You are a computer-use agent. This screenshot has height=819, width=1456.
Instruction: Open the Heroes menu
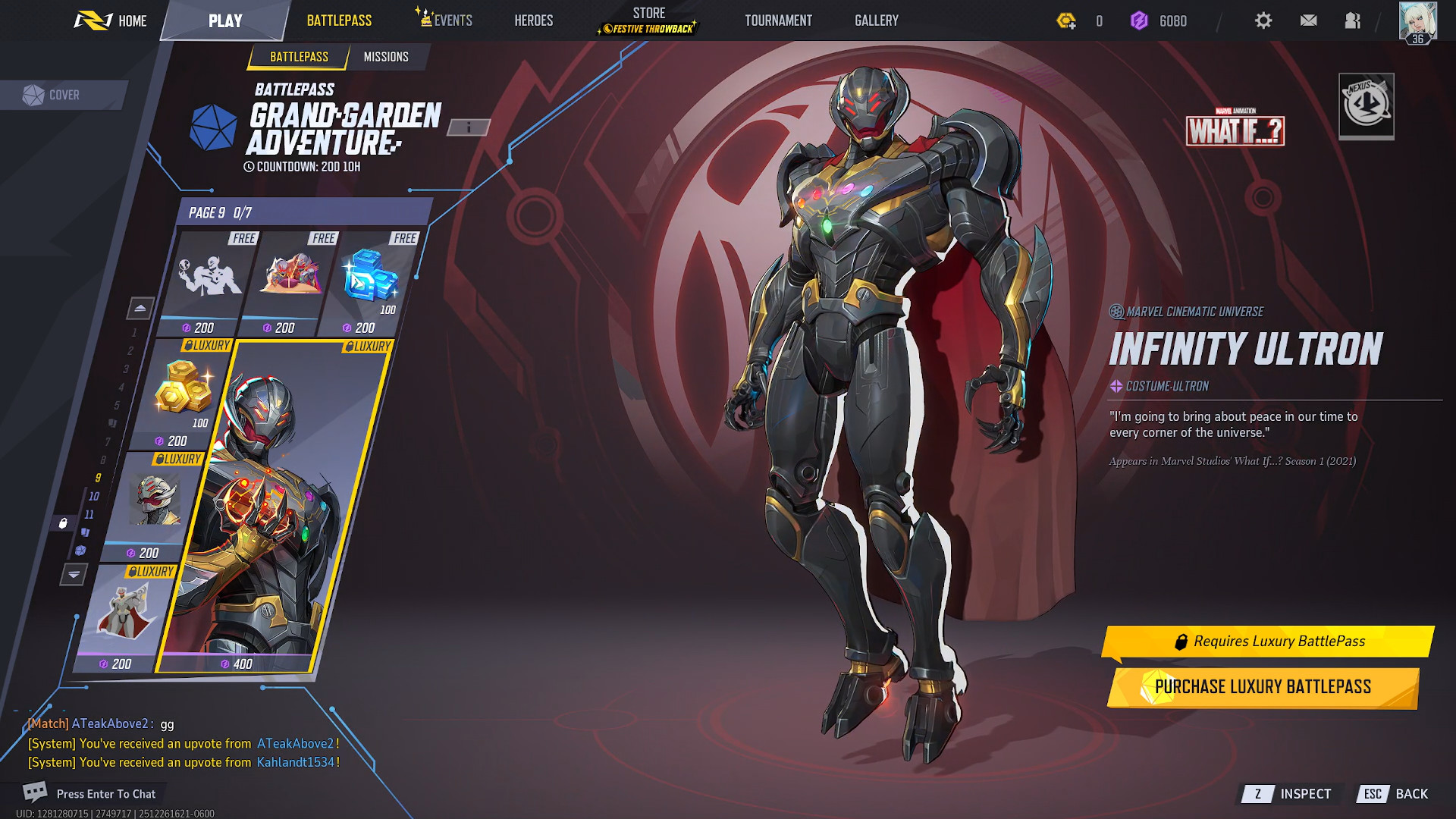pos(533,20)
